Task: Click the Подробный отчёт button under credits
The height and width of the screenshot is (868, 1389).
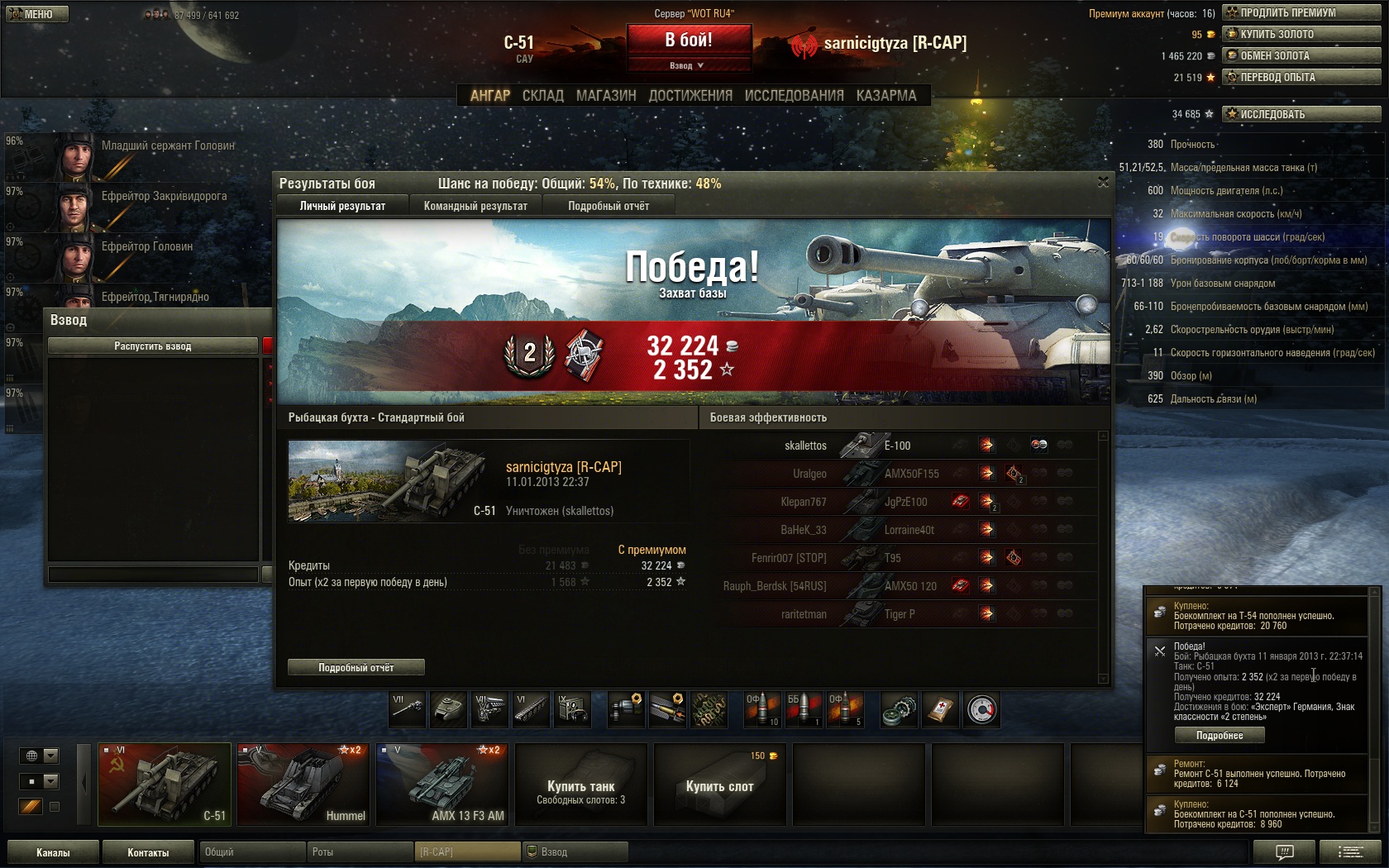Action: coord(356,667)
